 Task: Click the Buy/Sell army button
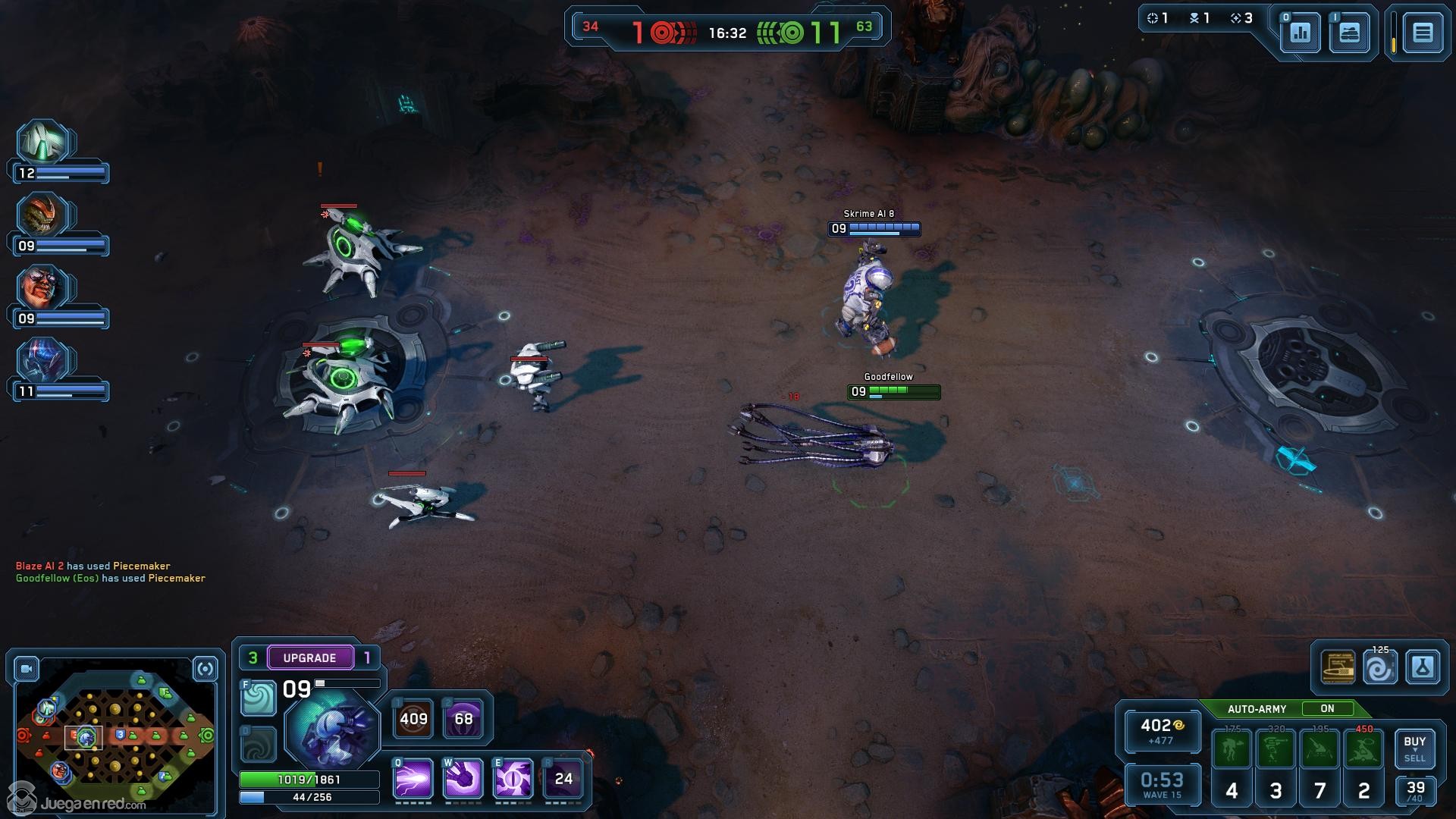point(1414,748)
